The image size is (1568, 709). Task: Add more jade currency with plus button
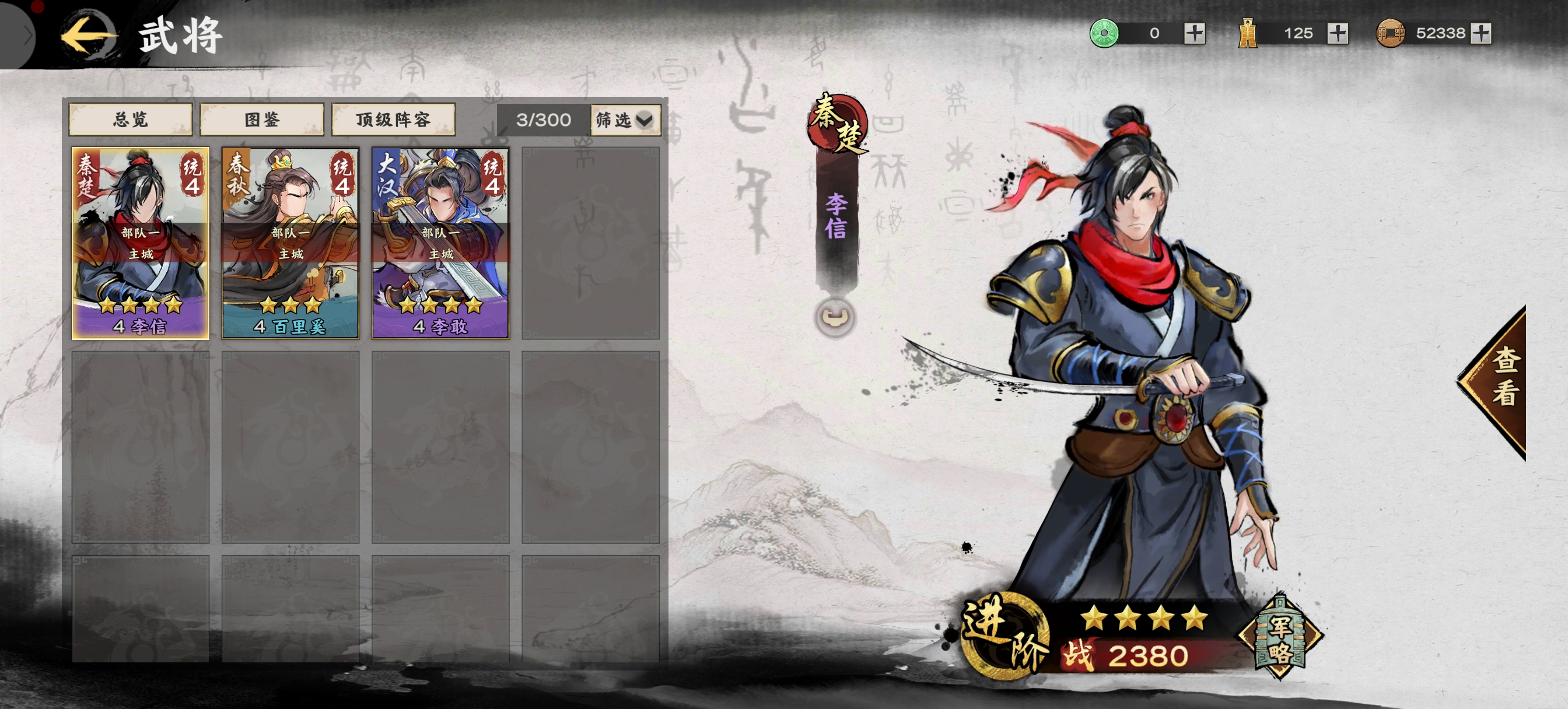[1194, 33]
